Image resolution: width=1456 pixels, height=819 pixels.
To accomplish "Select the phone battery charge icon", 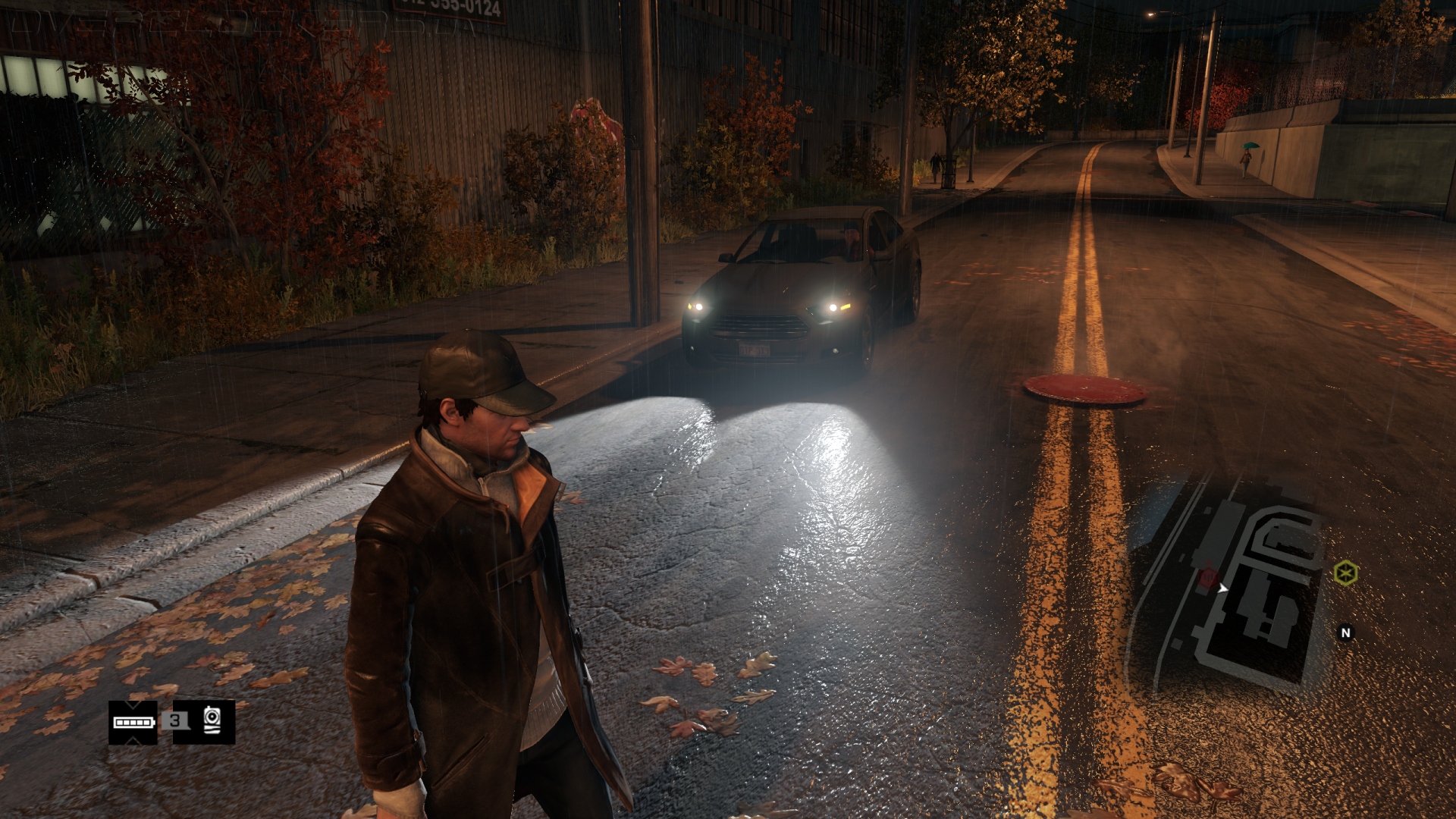I will pos(133,722).
